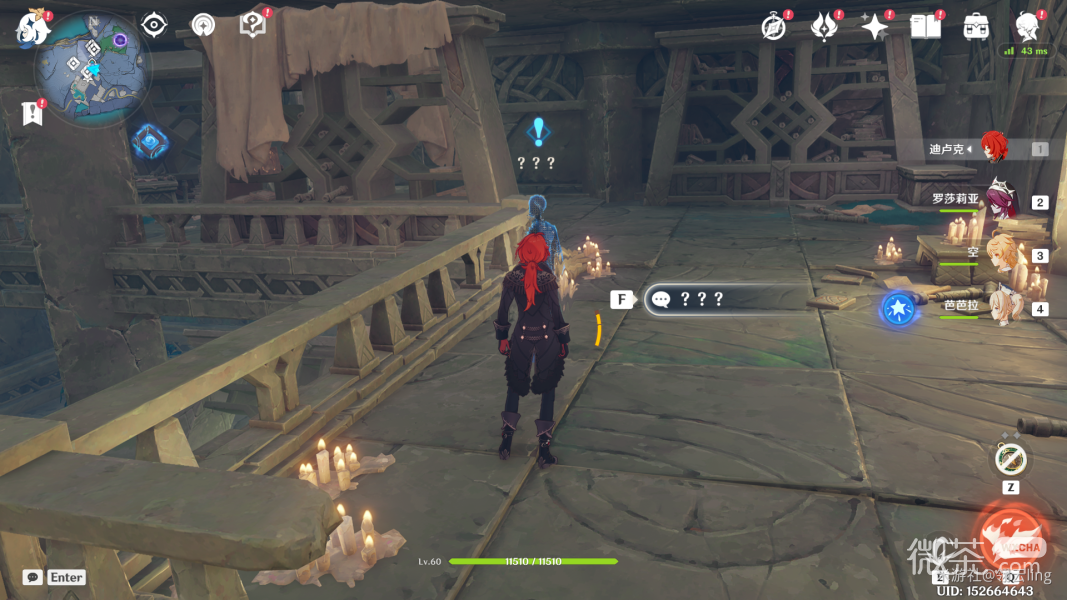This screenshot has width=1067, height=600.
Task: Open the compass events icon
Action: [773, 27]
